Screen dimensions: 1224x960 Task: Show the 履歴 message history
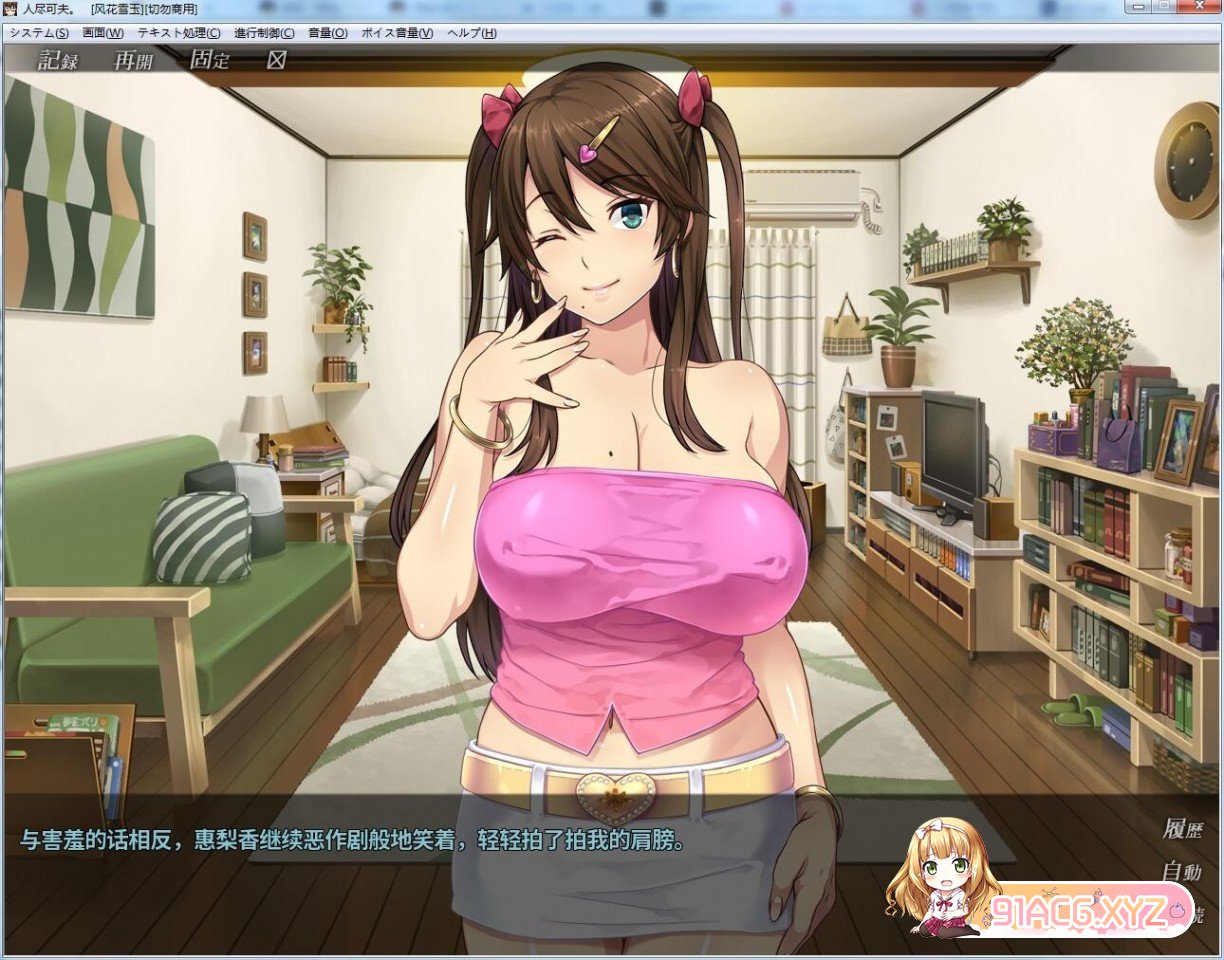coord(1182,829)
